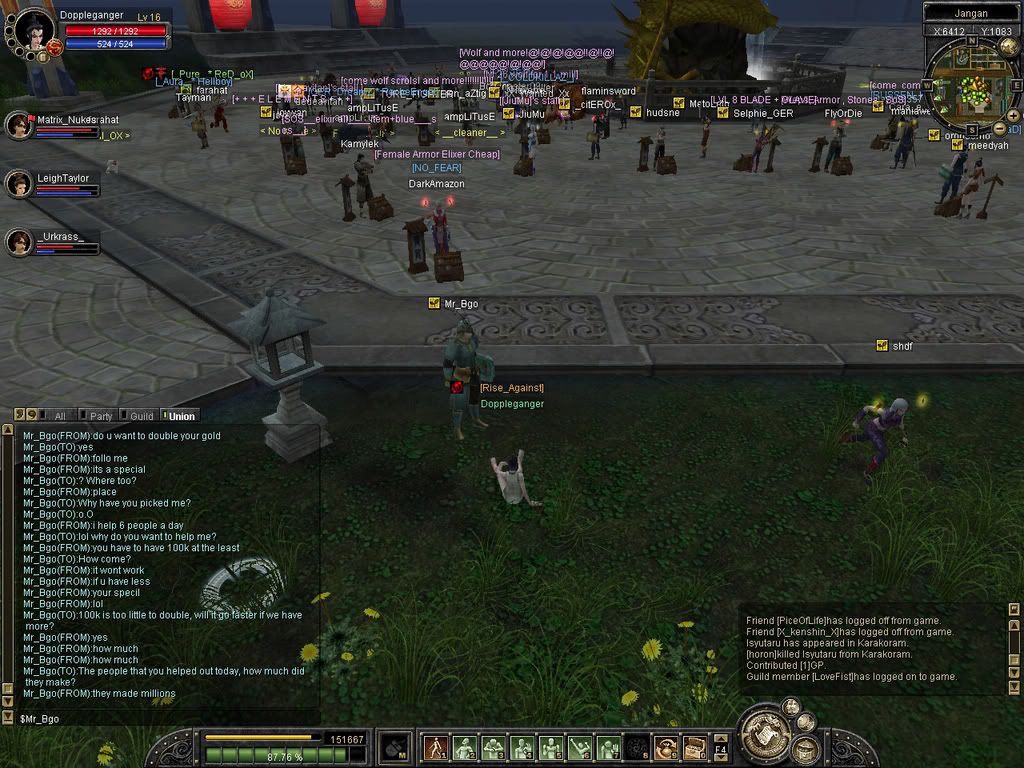
Task: Use the treasure chest item in slot 0
Action: coord(695,747)
